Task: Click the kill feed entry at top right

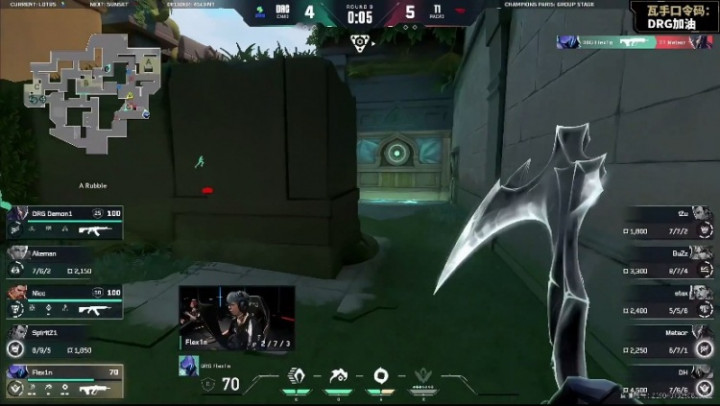Action: tap(634, 43)
